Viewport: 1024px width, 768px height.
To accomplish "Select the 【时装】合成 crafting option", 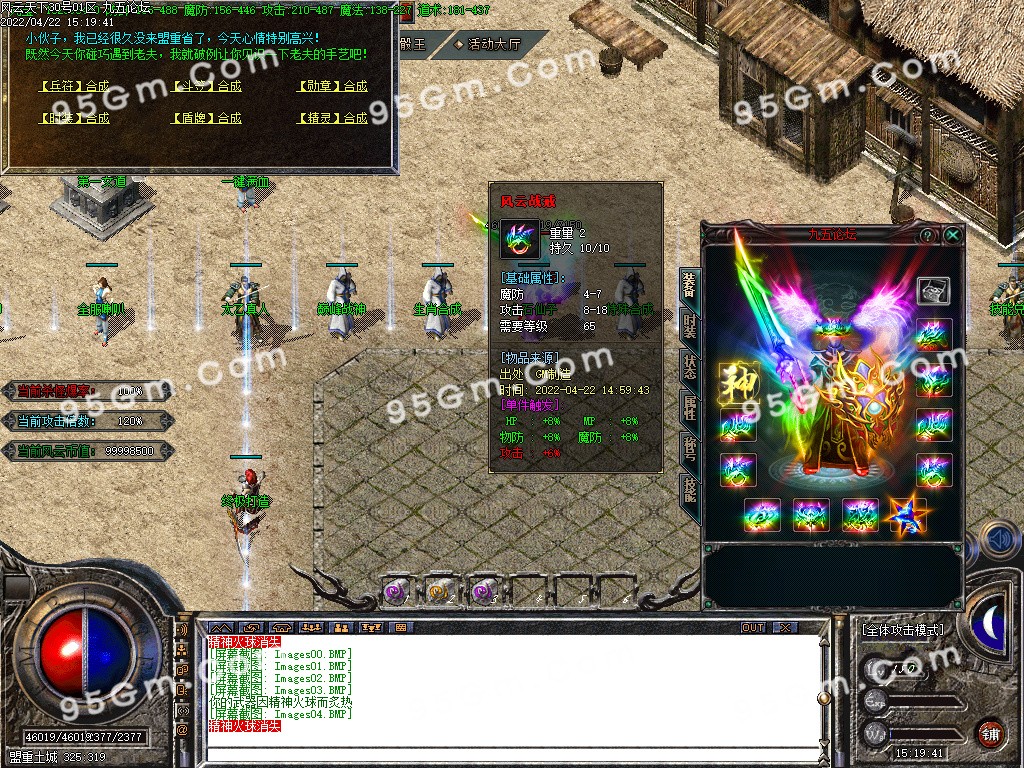I will click(75, 118).
